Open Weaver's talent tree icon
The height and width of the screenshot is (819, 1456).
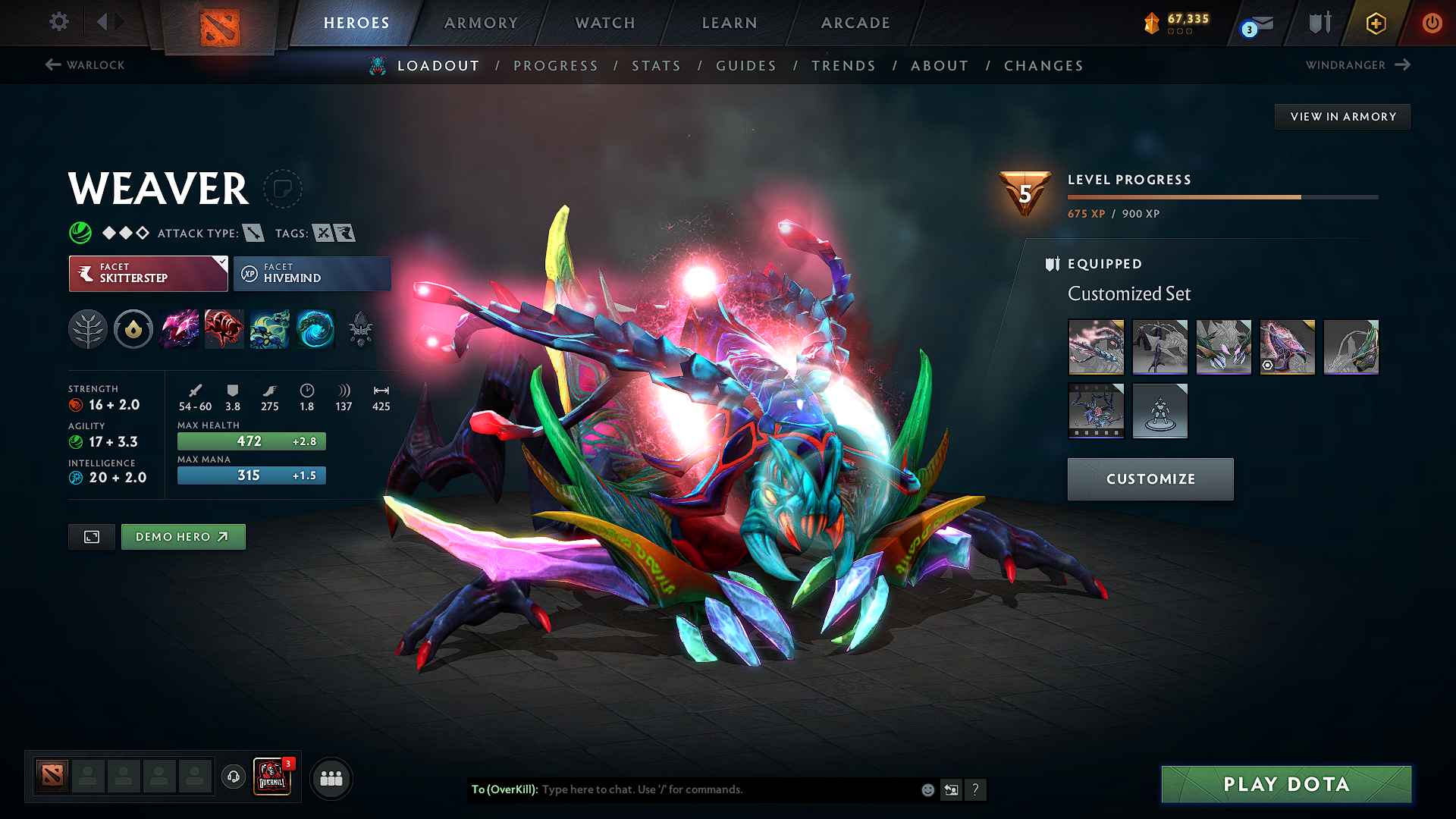(88, 329)
